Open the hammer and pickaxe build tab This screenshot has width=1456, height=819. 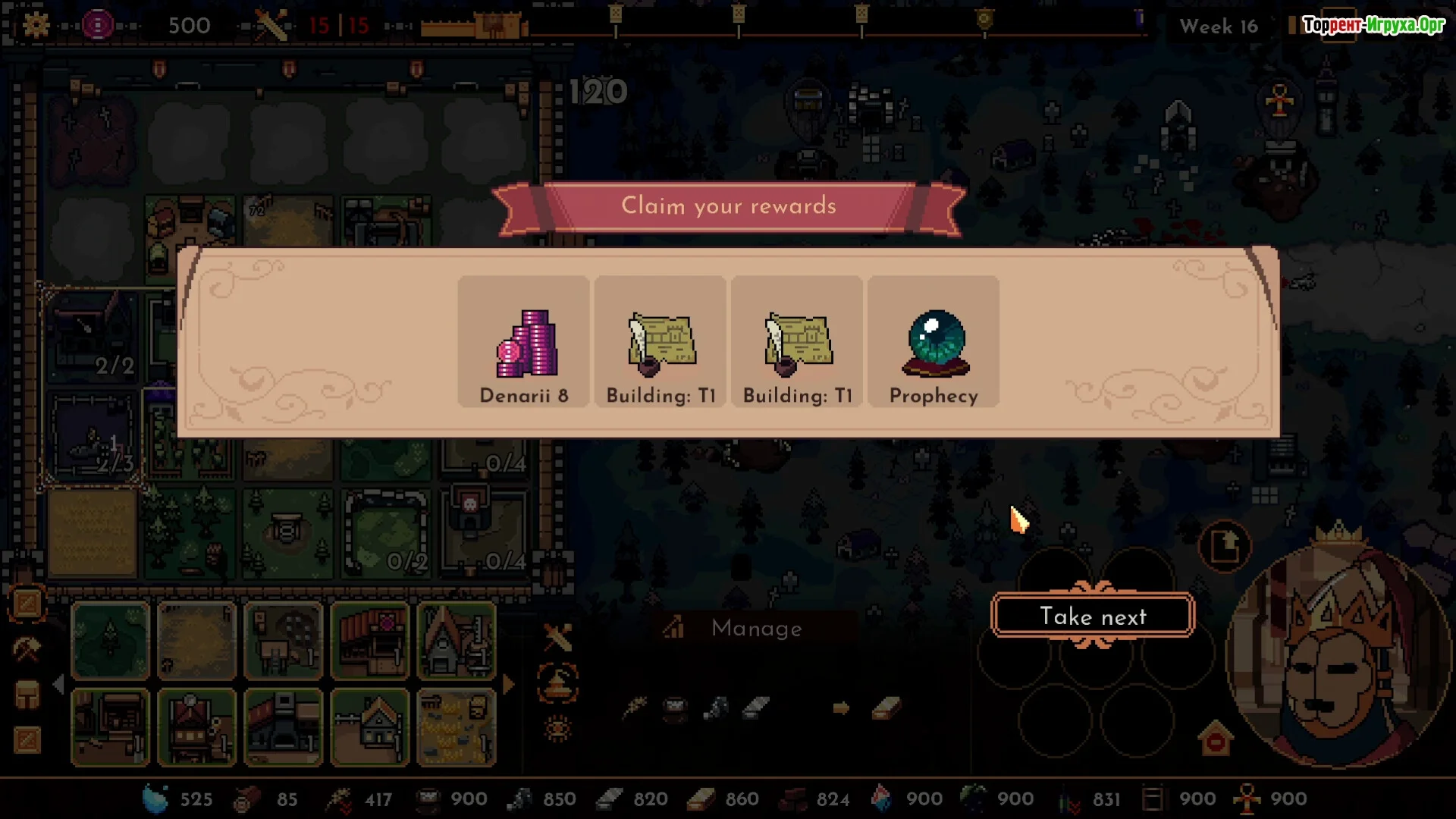(x=27, y=649)
